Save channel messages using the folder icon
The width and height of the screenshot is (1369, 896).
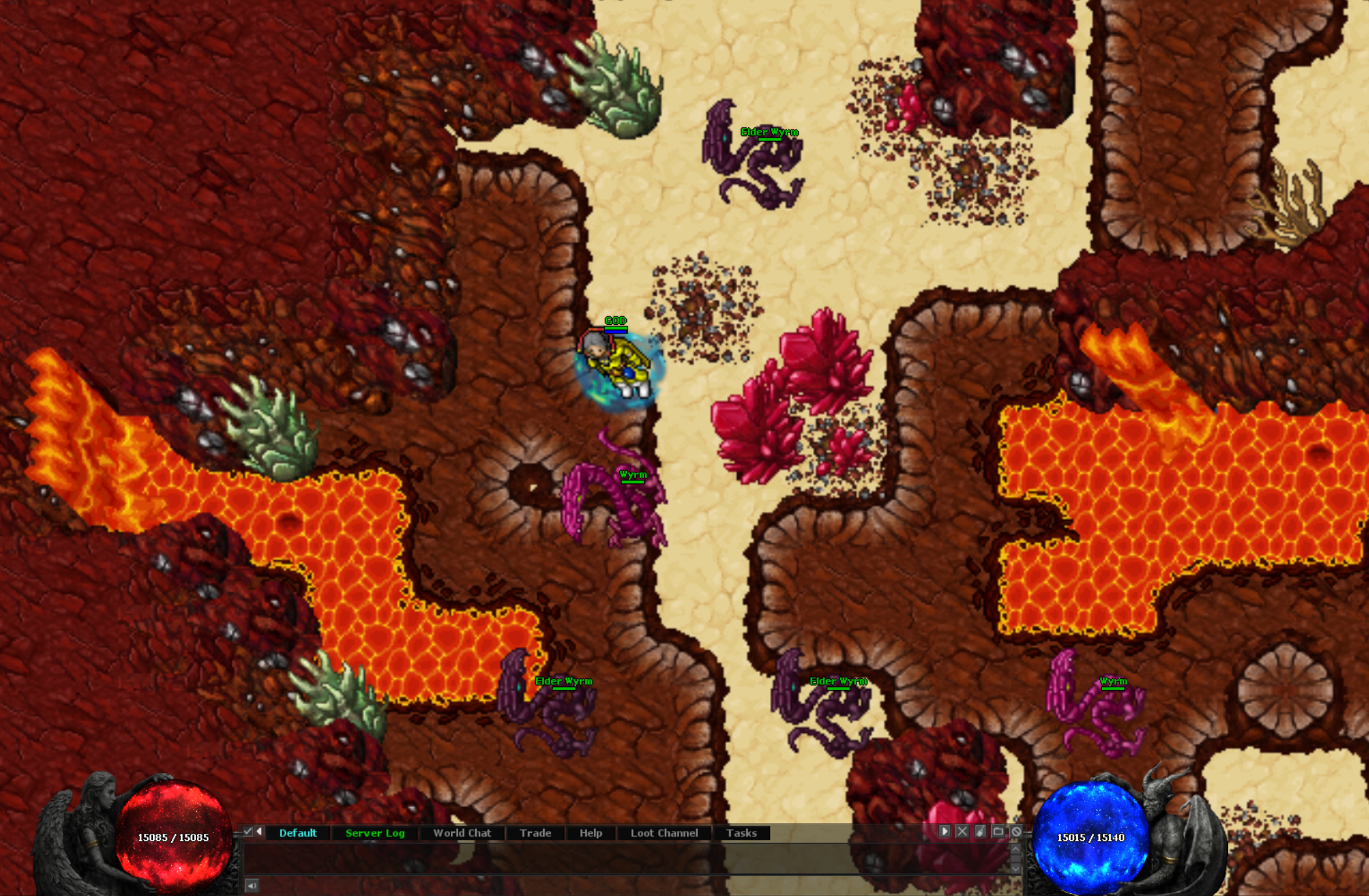998,832
